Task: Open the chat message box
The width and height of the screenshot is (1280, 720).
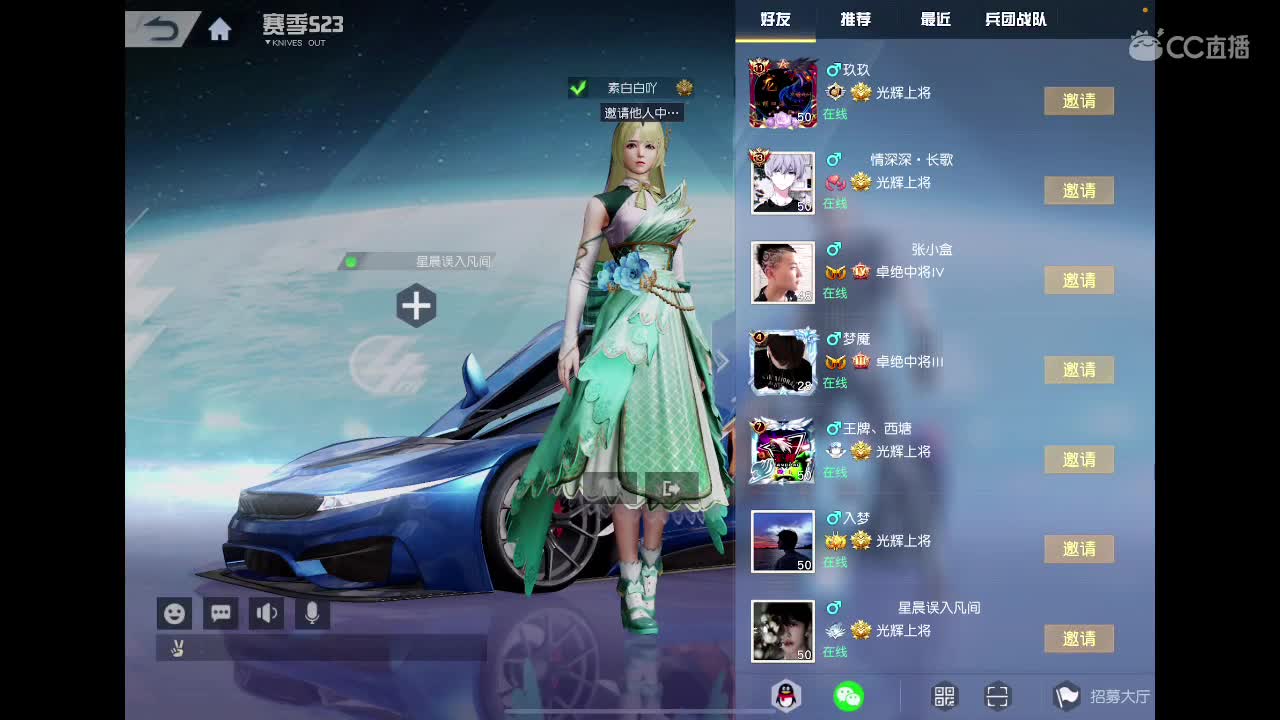Action: coord(220,613)
